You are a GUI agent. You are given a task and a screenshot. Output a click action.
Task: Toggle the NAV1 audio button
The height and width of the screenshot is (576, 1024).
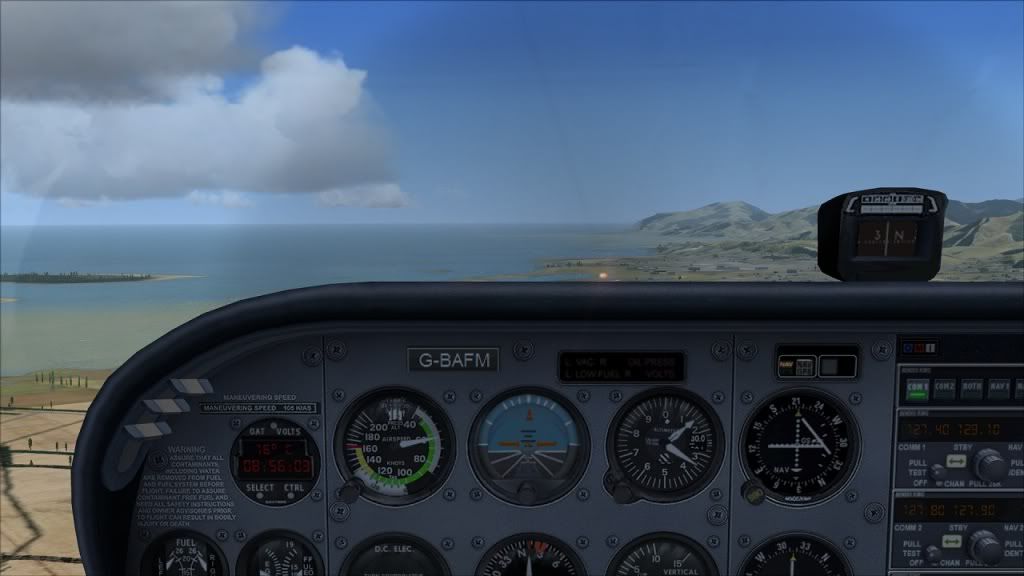tap(999, 385)
